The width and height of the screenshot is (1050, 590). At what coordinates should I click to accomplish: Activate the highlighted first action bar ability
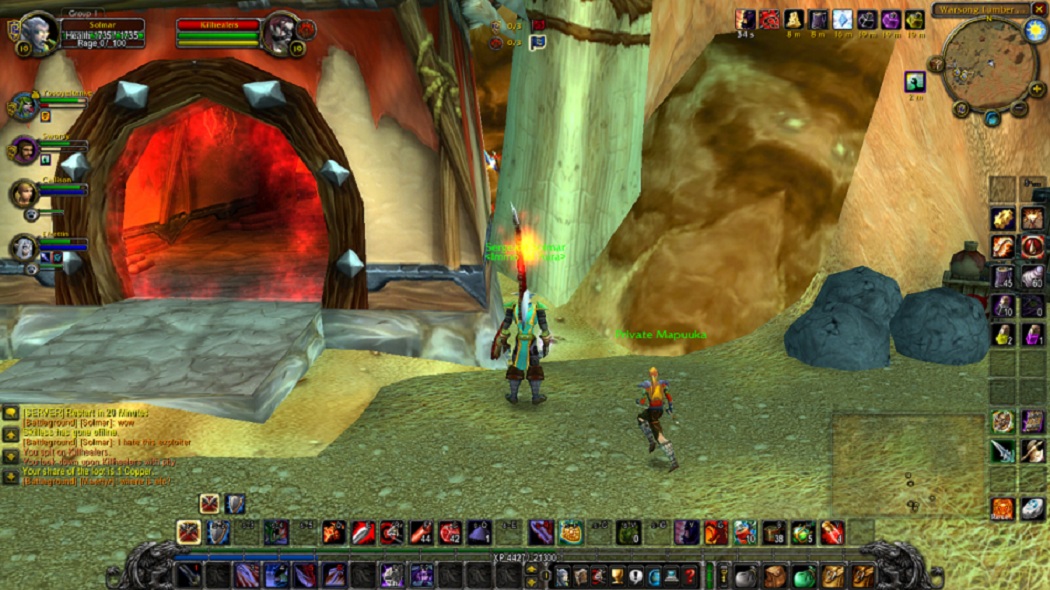(188, 532)
